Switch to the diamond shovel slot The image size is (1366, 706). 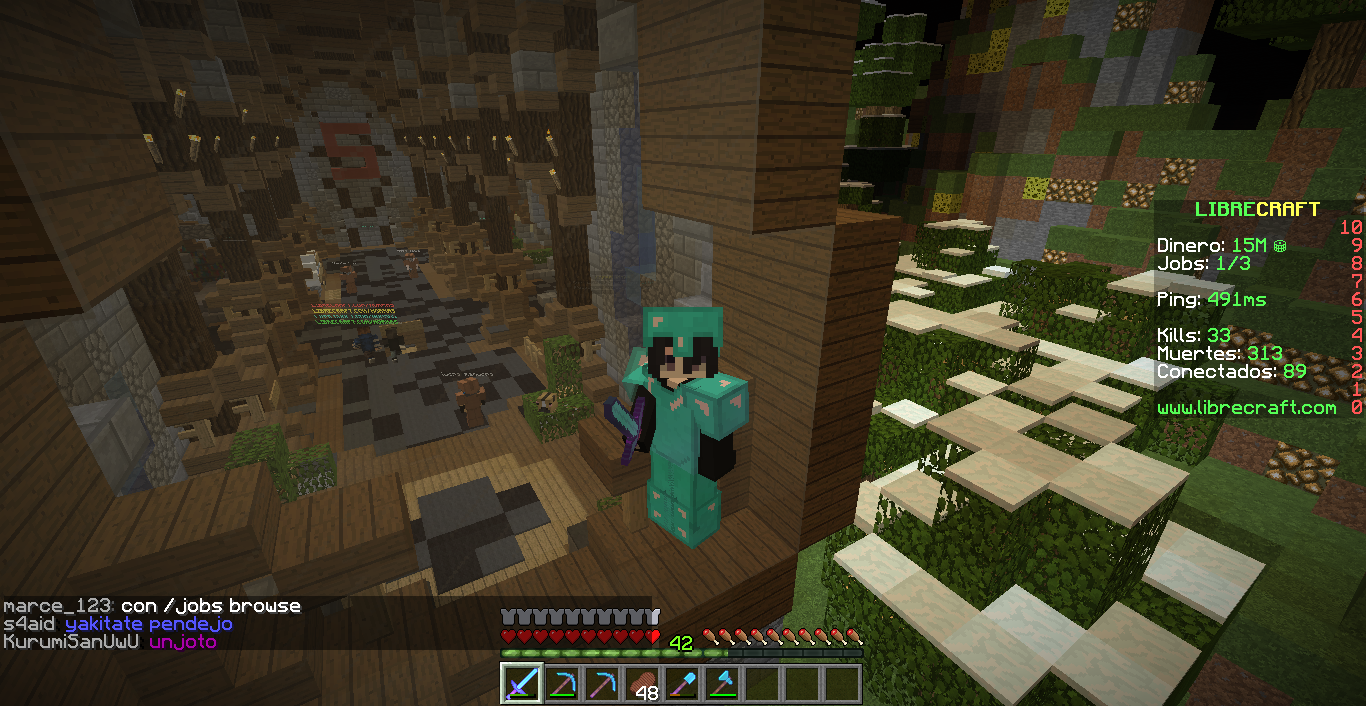click(x=682, y=684)
